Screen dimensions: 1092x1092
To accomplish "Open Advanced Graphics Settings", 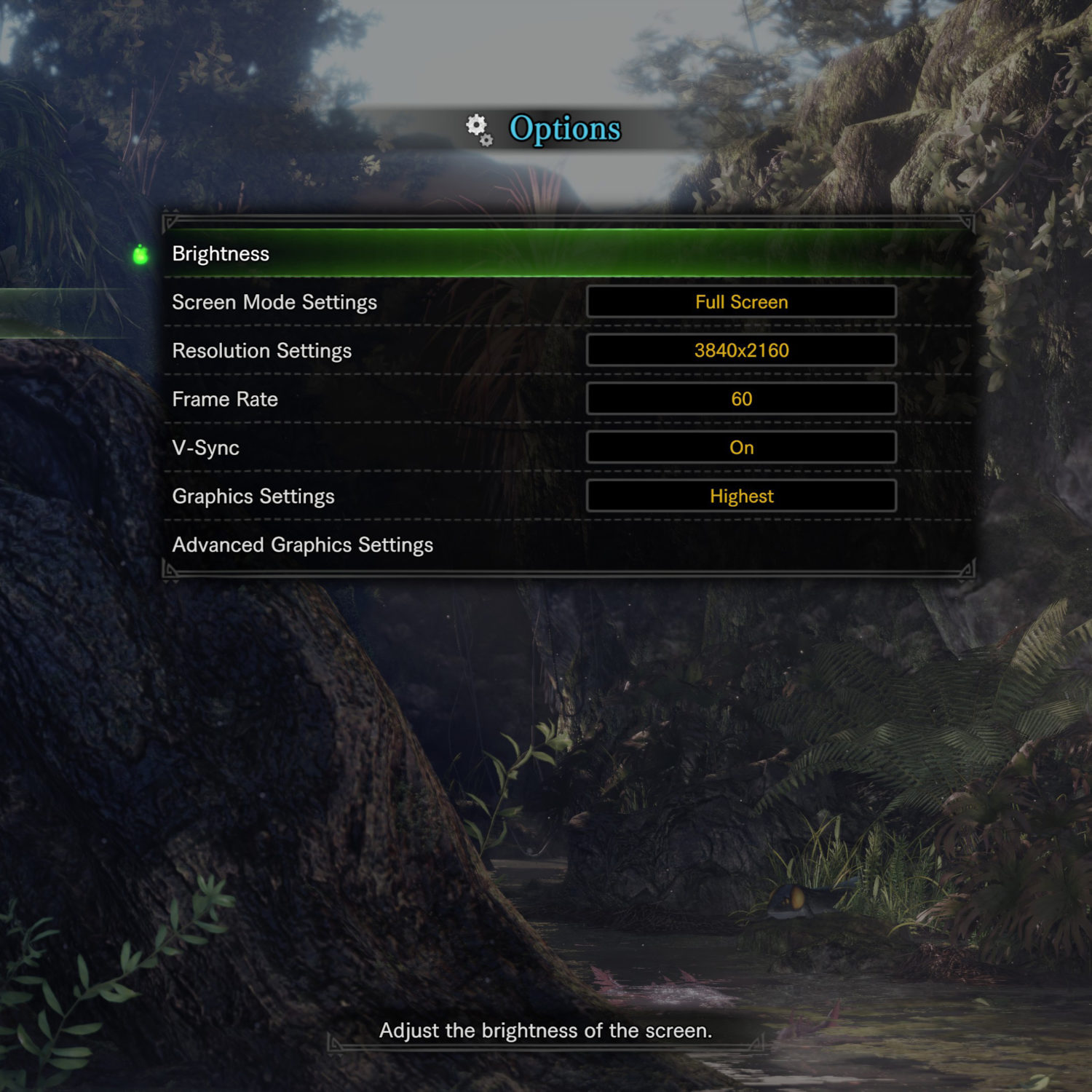I will pyautogui.click(x=303, y=545).
